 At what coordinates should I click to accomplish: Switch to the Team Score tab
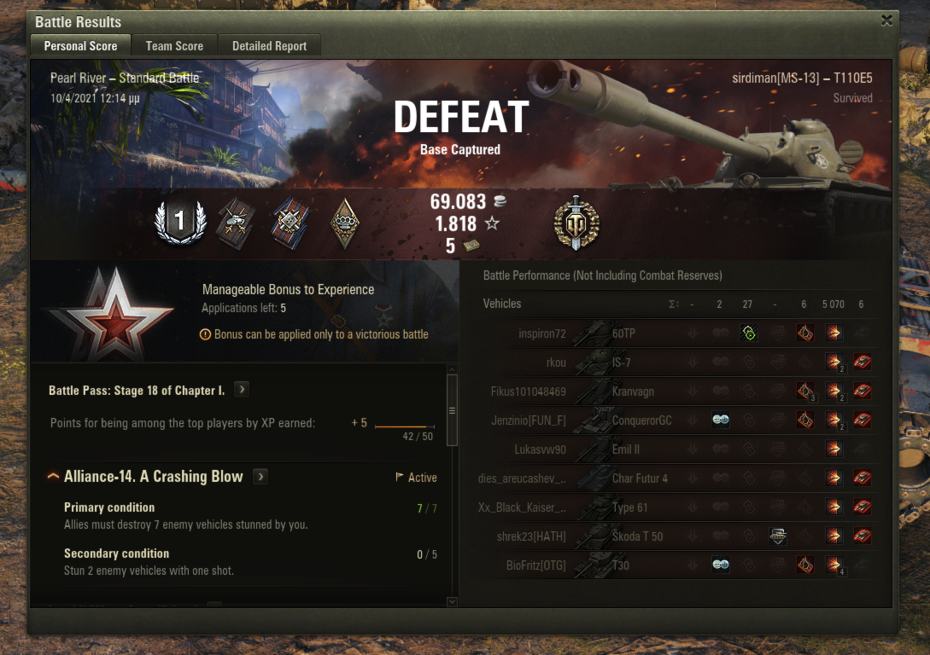tap(174, 46)
